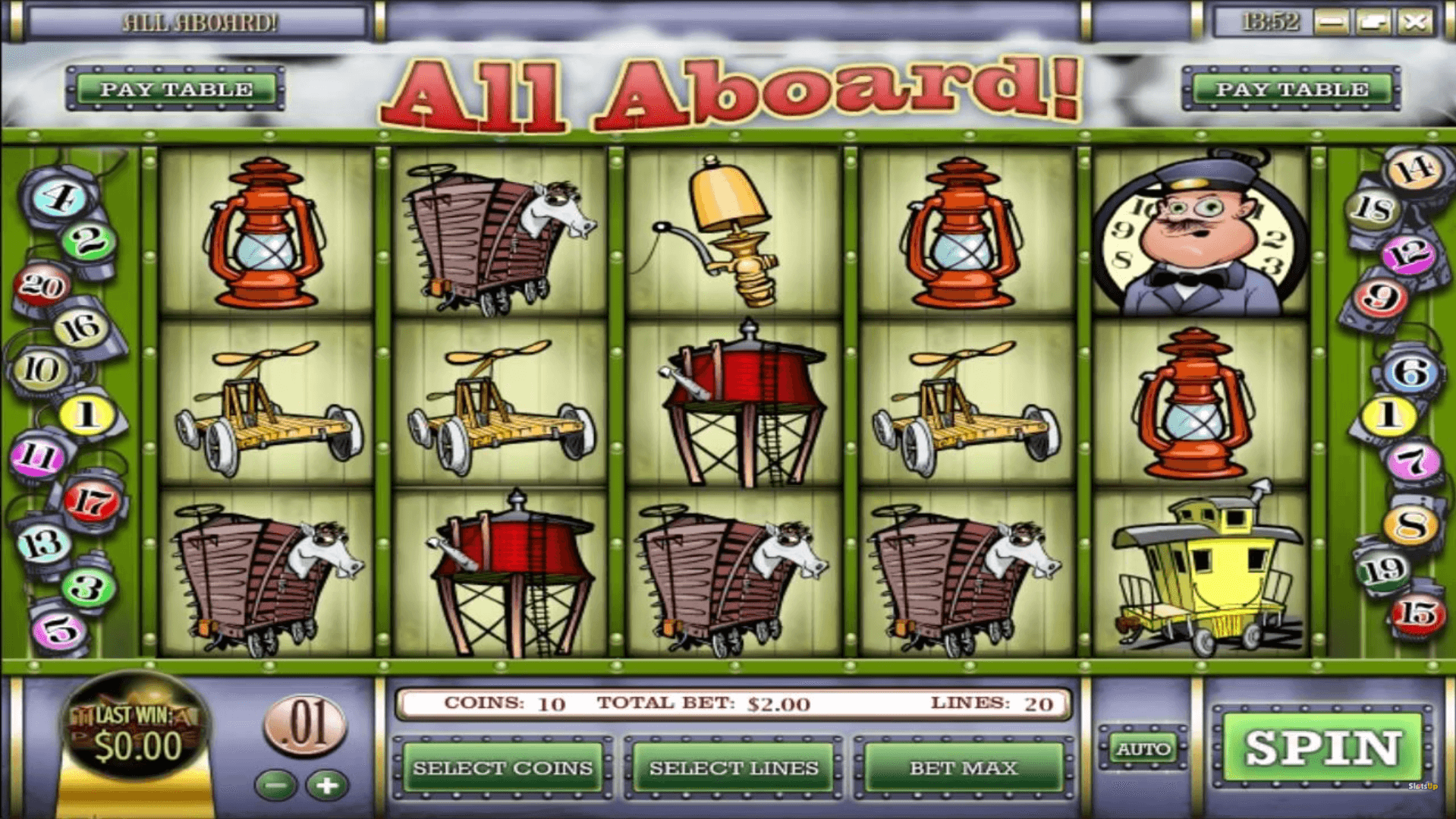Choose the Bet Max button
The width and height of the screenshot is (1456, 819).
pyautogui.click(x=963, y=768)
